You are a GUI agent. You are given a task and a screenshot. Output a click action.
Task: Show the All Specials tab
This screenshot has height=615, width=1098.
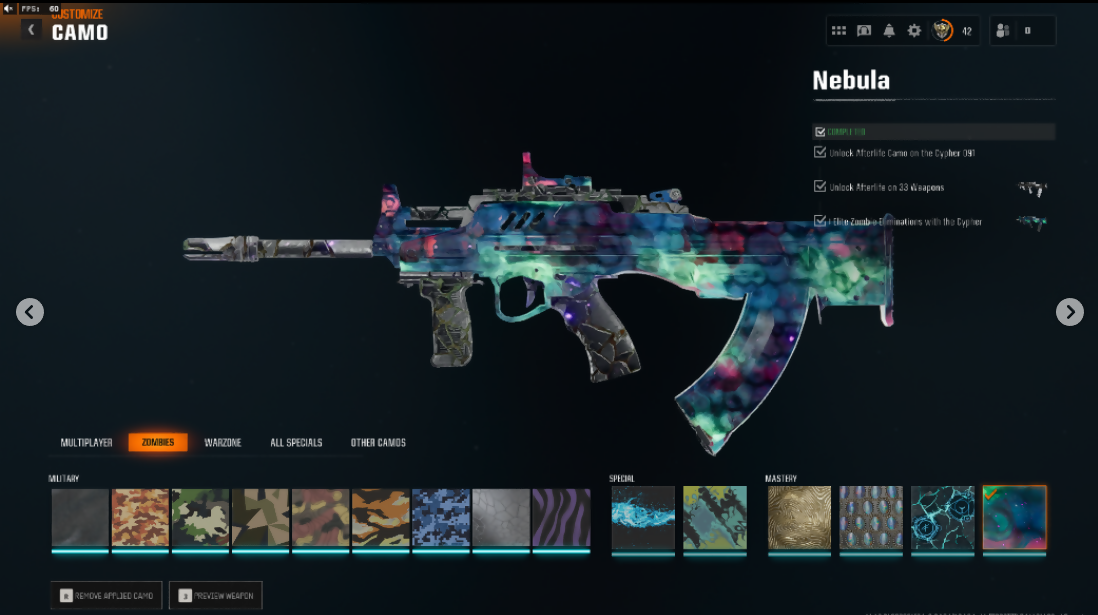296,442
